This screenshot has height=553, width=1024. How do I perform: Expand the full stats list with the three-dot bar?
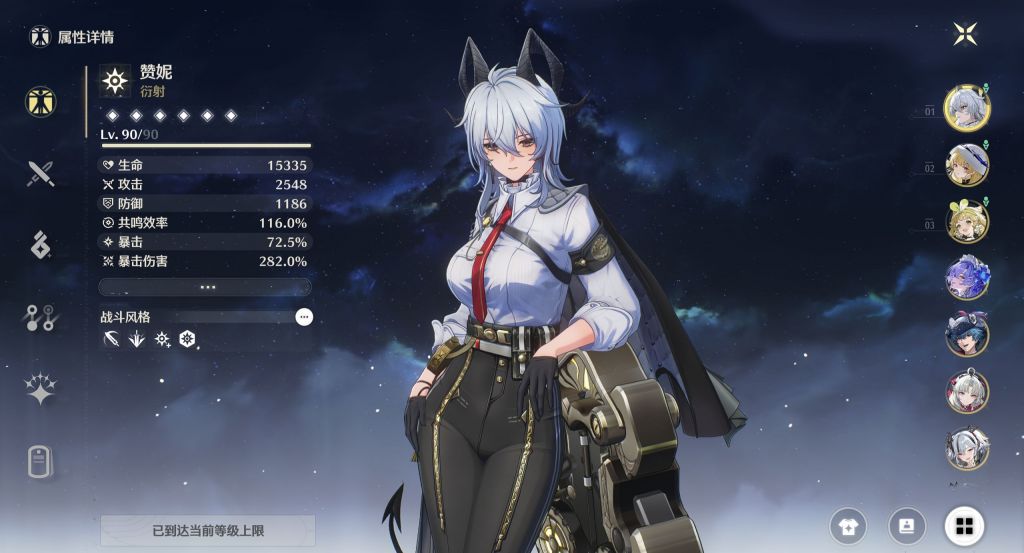pos(206,287)
